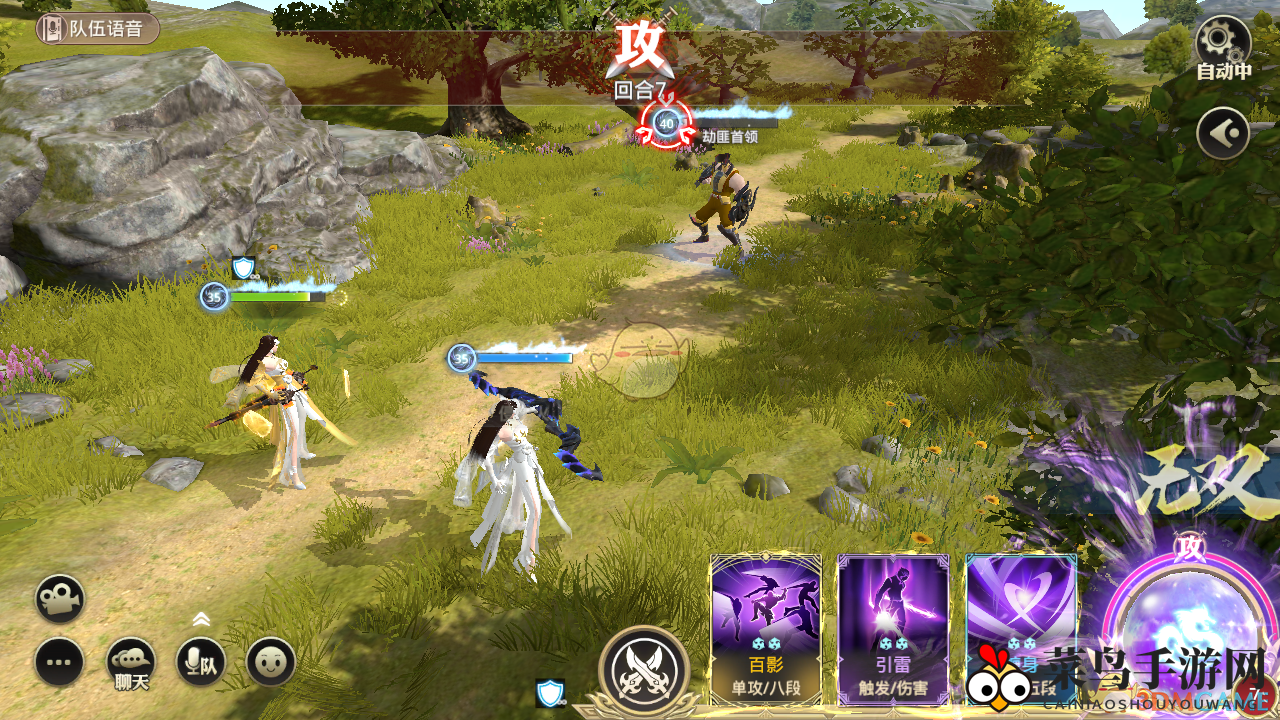This screenshot has width=1280, height=720.
Task: Select the 百影 skill card
Action: pyautogui.click(x=766, y=630)
